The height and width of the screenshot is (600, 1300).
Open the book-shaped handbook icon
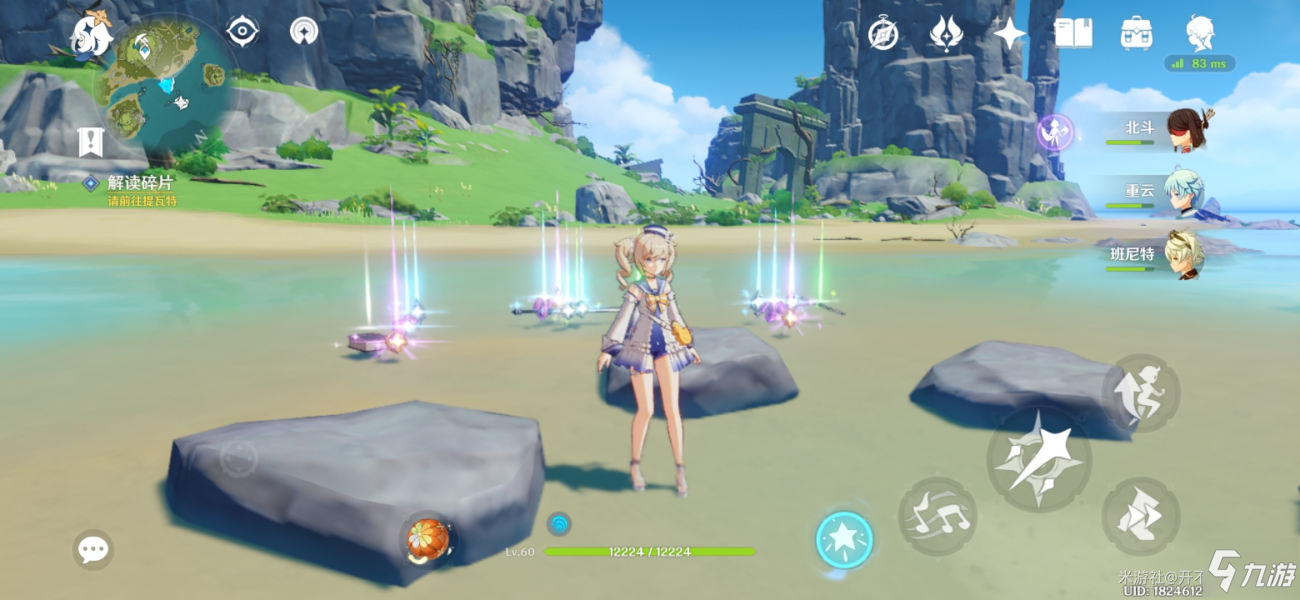pos(1073,33)
